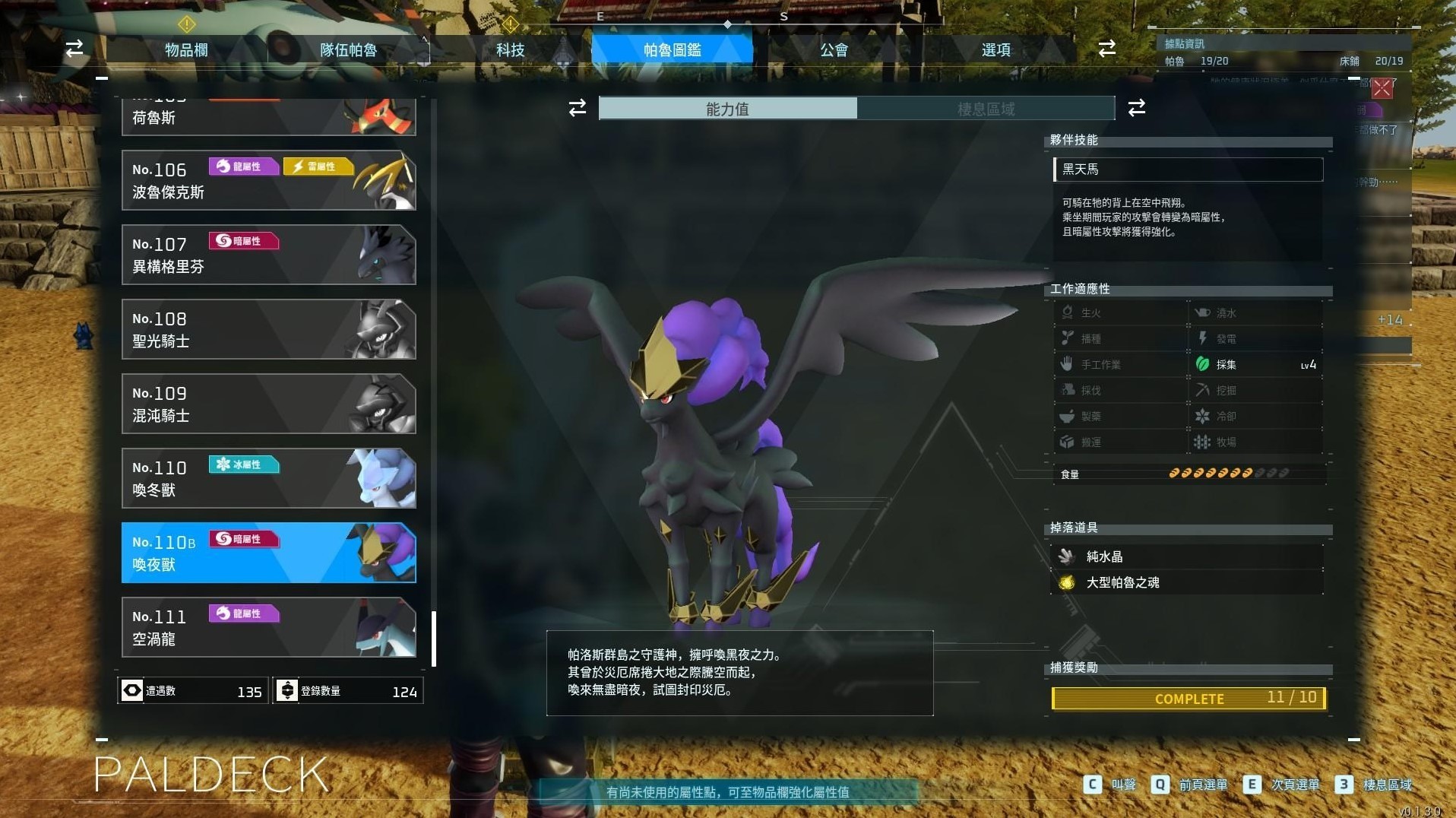Toggle the swap arrows right of 選項
The width and height of the screenshot is (1456, 818).
tap(1107, 48)
